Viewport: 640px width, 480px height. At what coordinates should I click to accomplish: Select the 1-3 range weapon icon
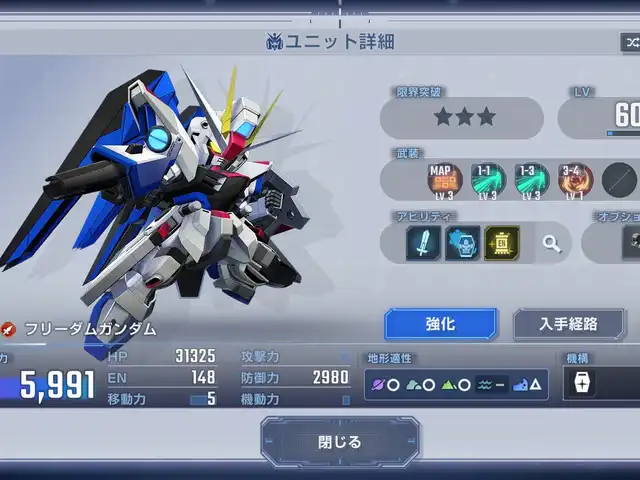532,180
